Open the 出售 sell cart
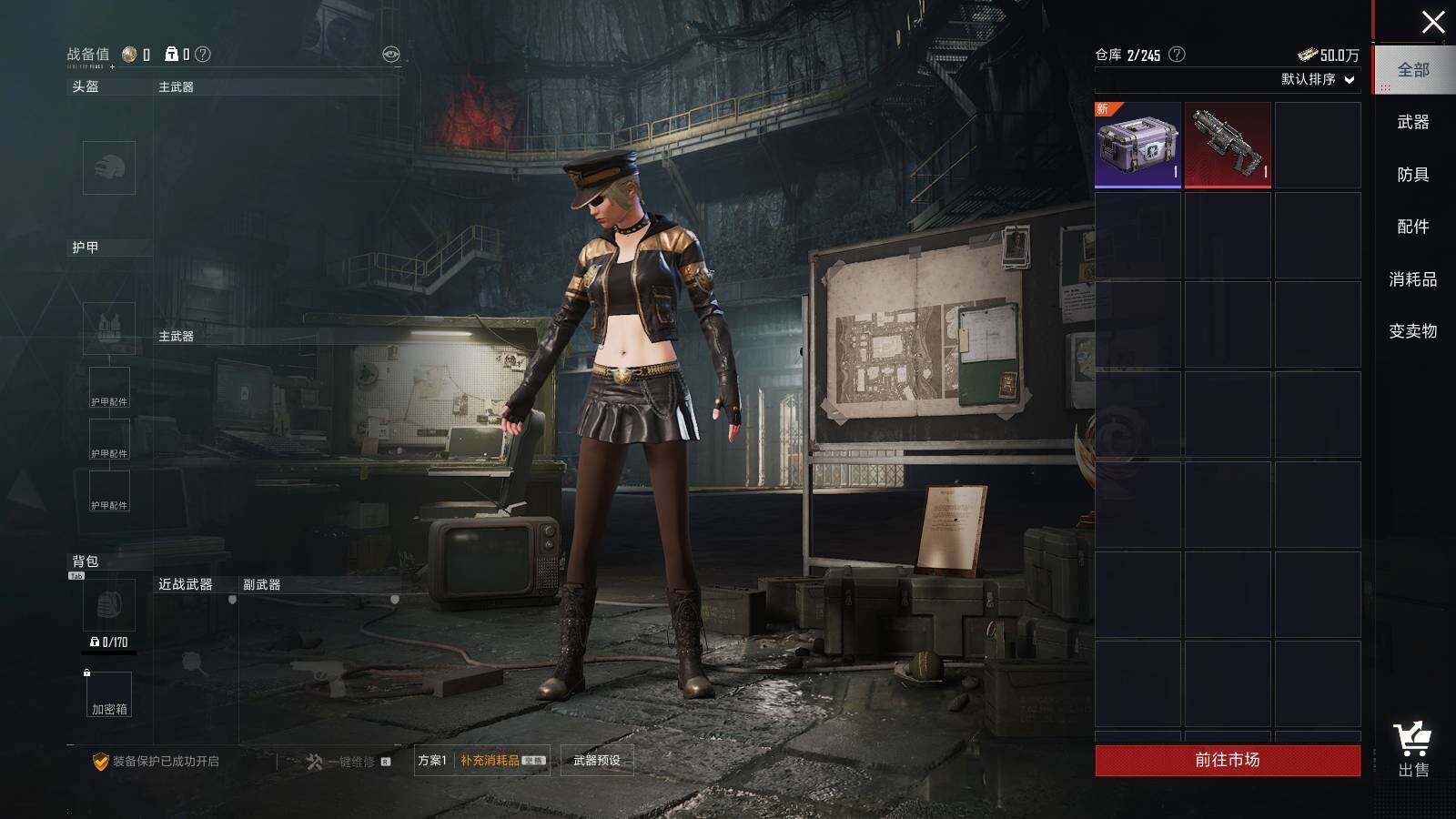This screenshot has height=819, width=1456. [x=1412, y=751]
